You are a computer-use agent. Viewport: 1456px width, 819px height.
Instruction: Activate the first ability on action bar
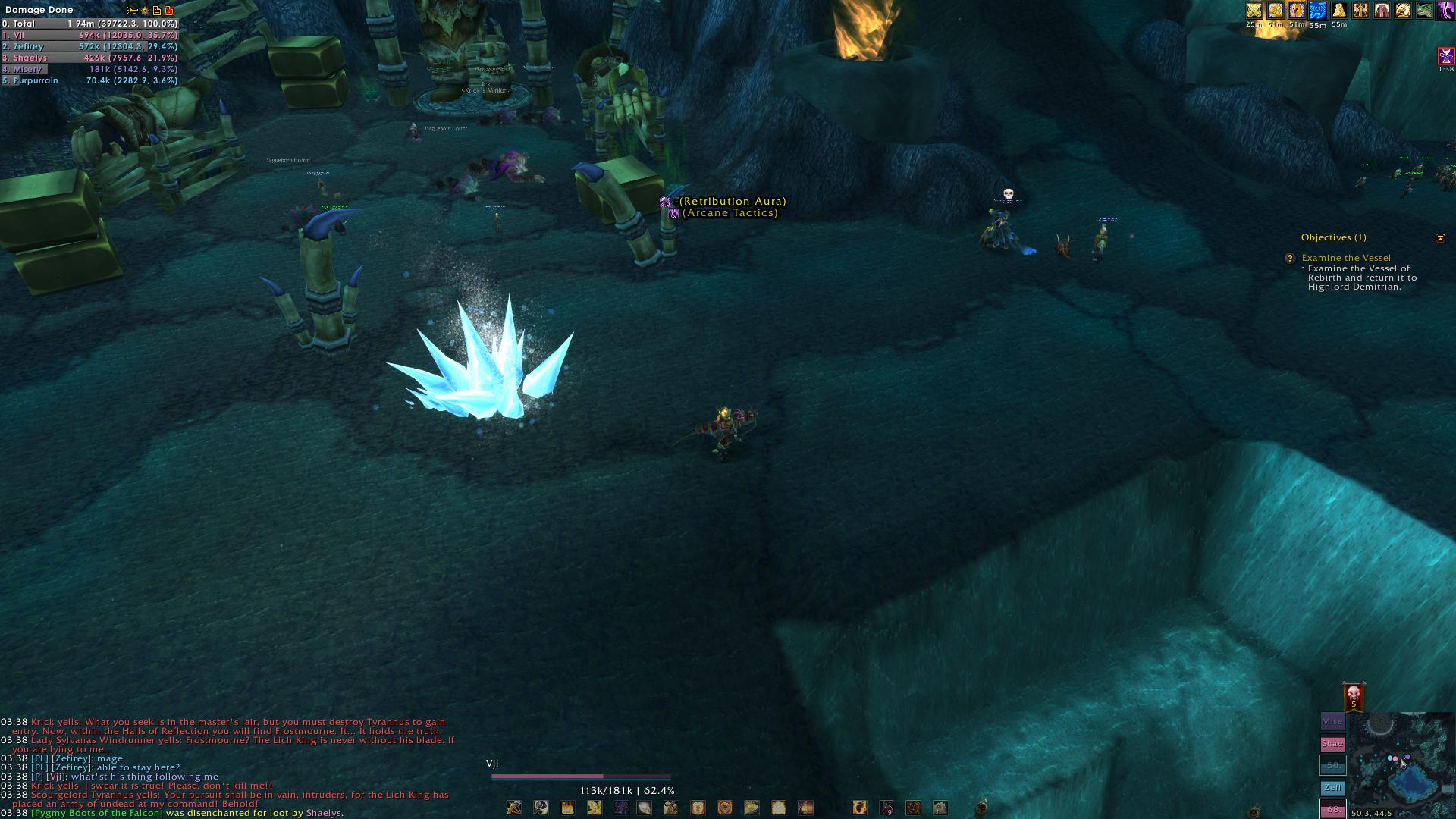pos(514,808)
